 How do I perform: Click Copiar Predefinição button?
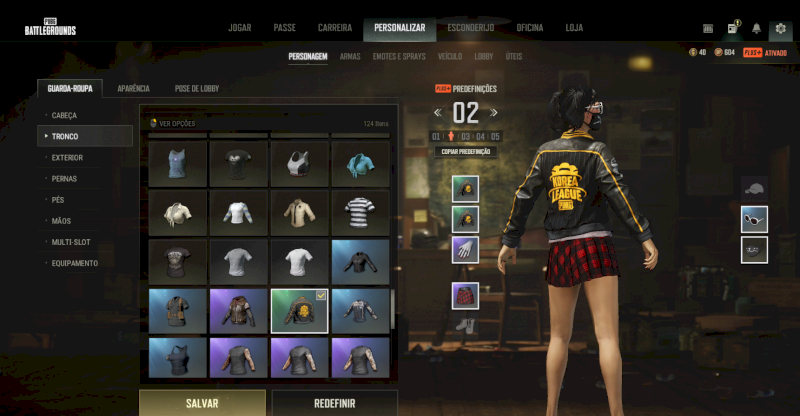[x=466, y=152]
